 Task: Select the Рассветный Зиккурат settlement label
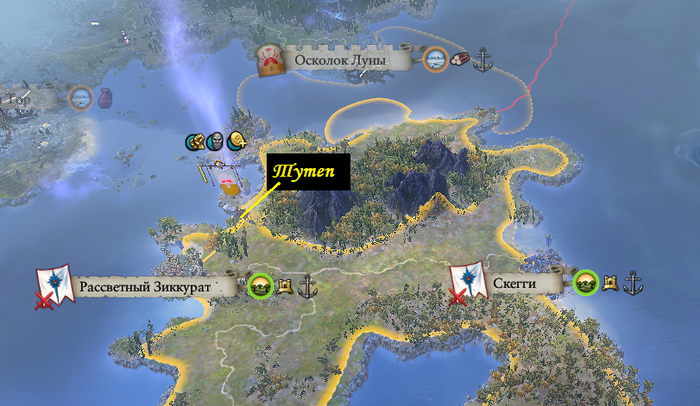pos(146,287)
